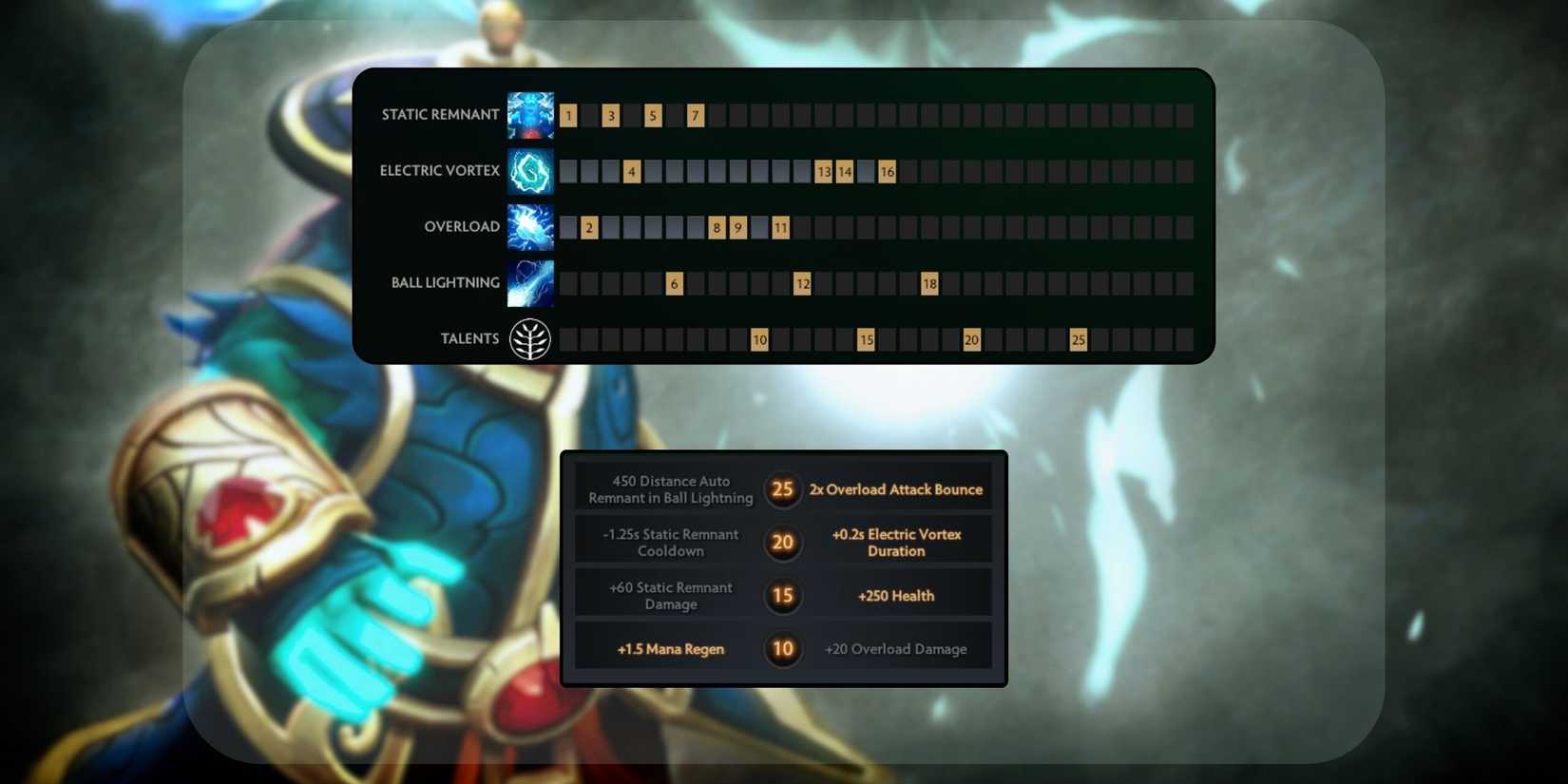This screenshot has height=784, width=1568.
Task: Open the Ball Lightning ability icon
Action: (x=529, y=282)
